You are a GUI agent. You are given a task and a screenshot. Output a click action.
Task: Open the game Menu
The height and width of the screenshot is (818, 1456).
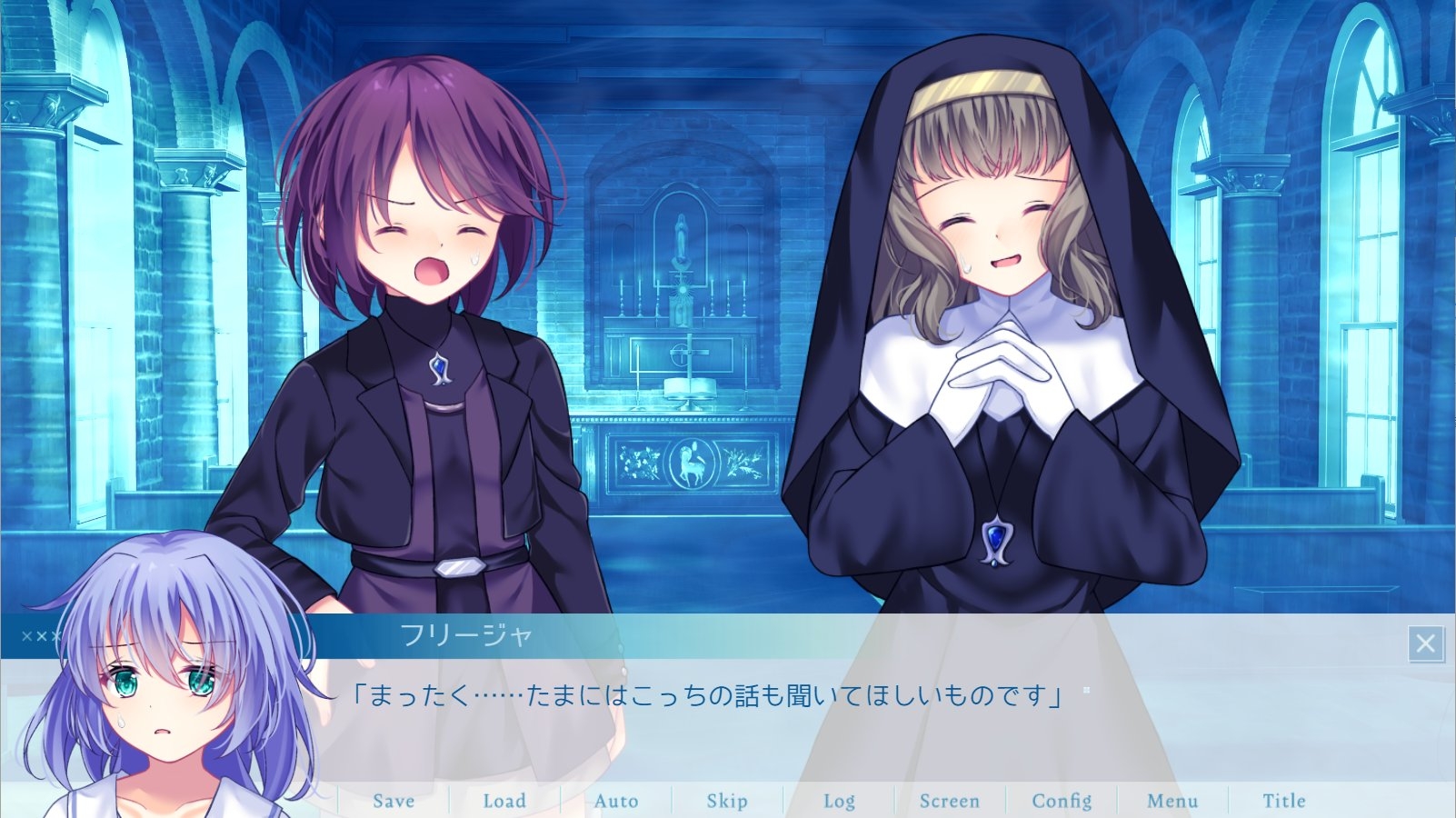1172,801
